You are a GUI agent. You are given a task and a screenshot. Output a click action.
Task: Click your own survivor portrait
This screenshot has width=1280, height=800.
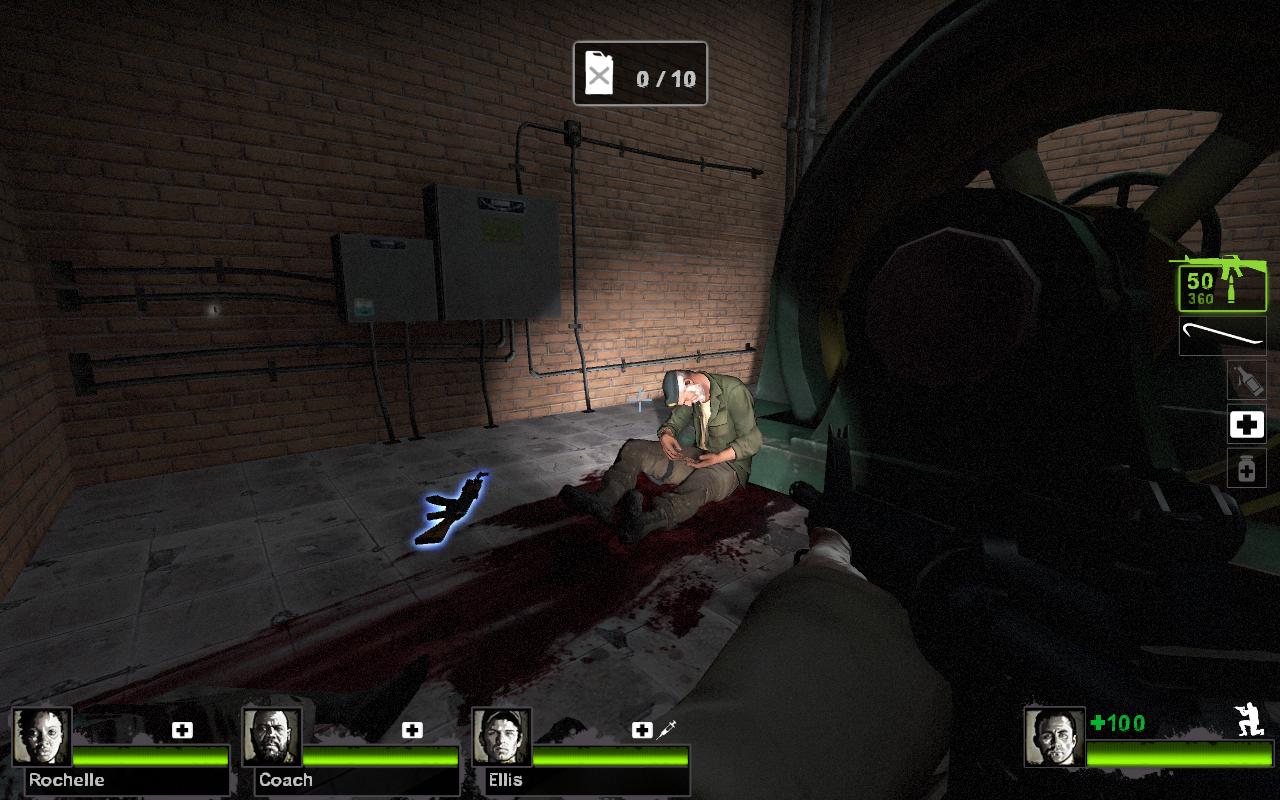point(1054,738)
